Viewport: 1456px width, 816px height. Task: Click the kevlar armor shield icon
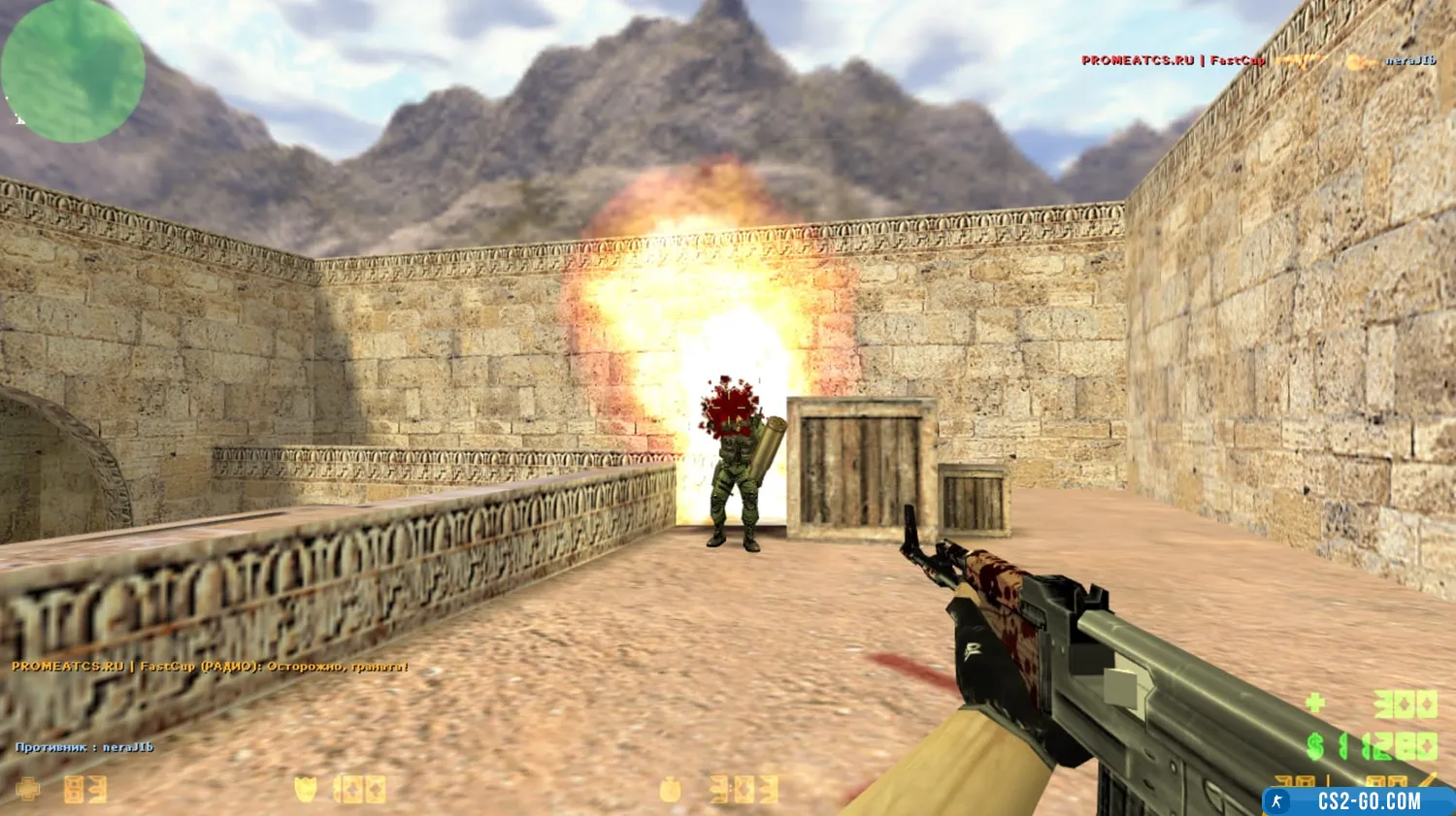[x=306, y=789]
